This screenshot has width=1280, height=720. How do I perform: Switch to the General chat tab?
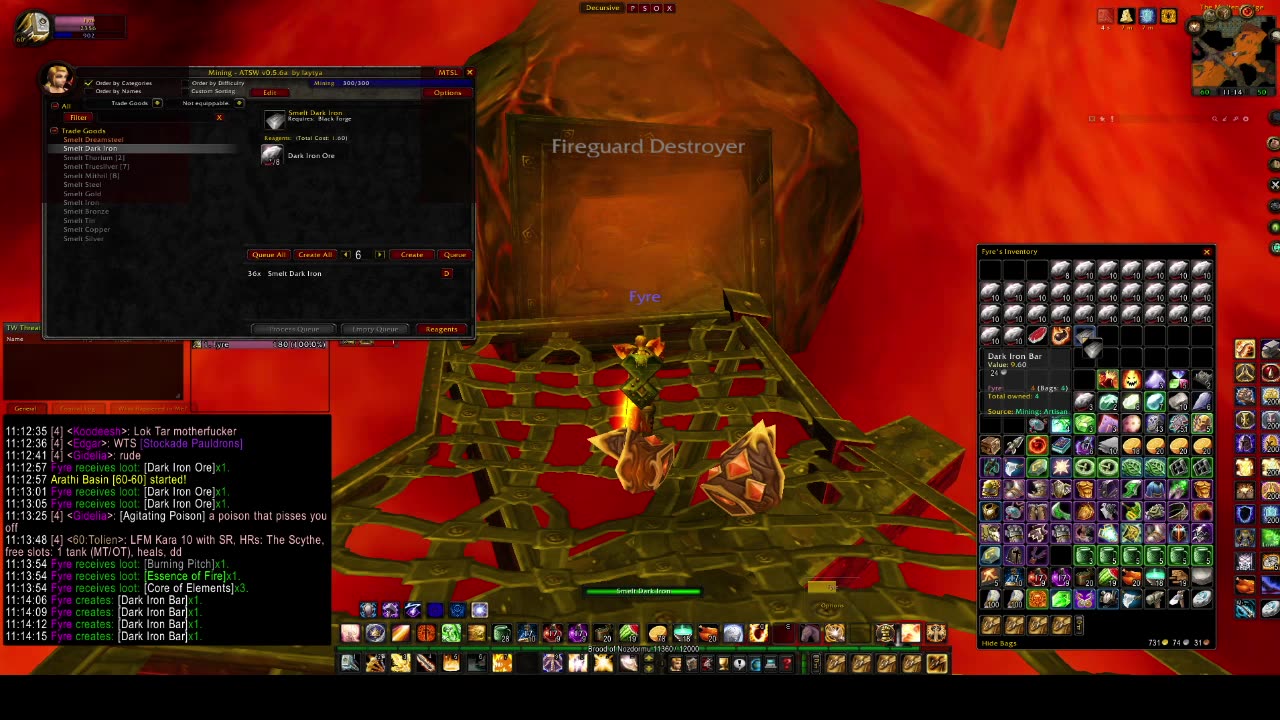click(x=25, y=410)
